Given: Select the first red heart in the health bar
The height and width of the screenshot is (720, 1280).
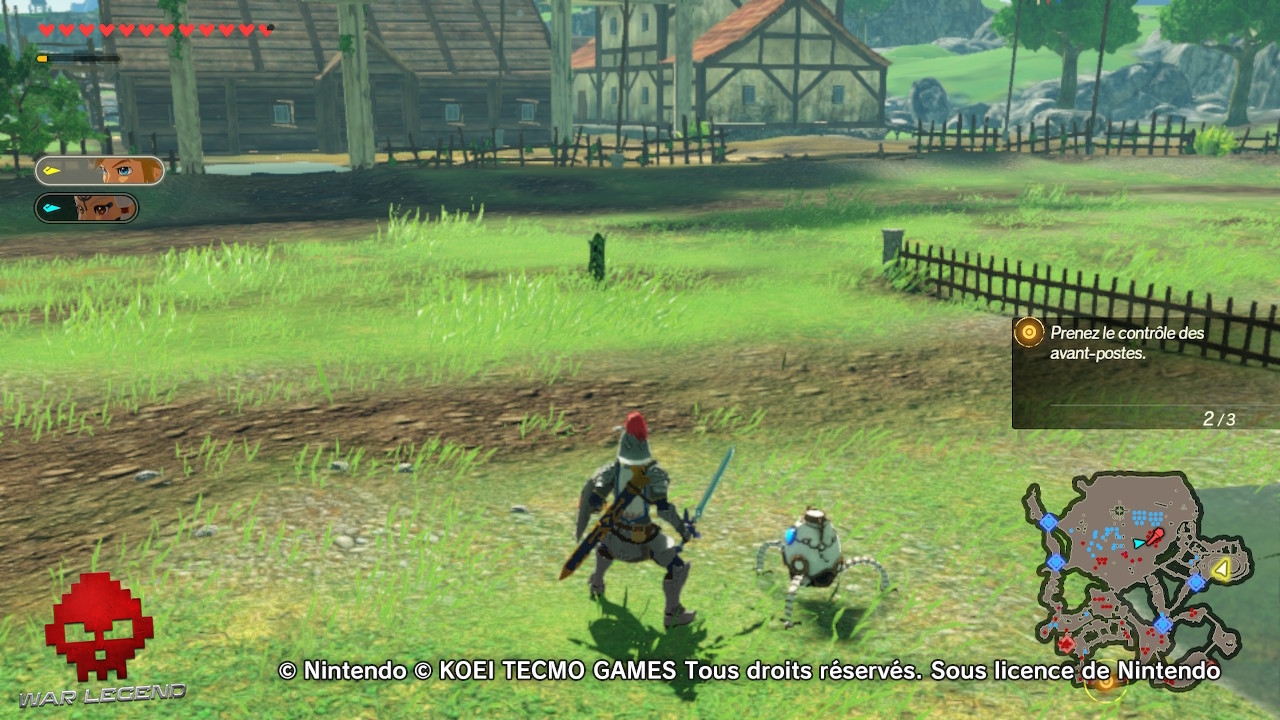Looking at the screenshot, I should click(44, 29).
